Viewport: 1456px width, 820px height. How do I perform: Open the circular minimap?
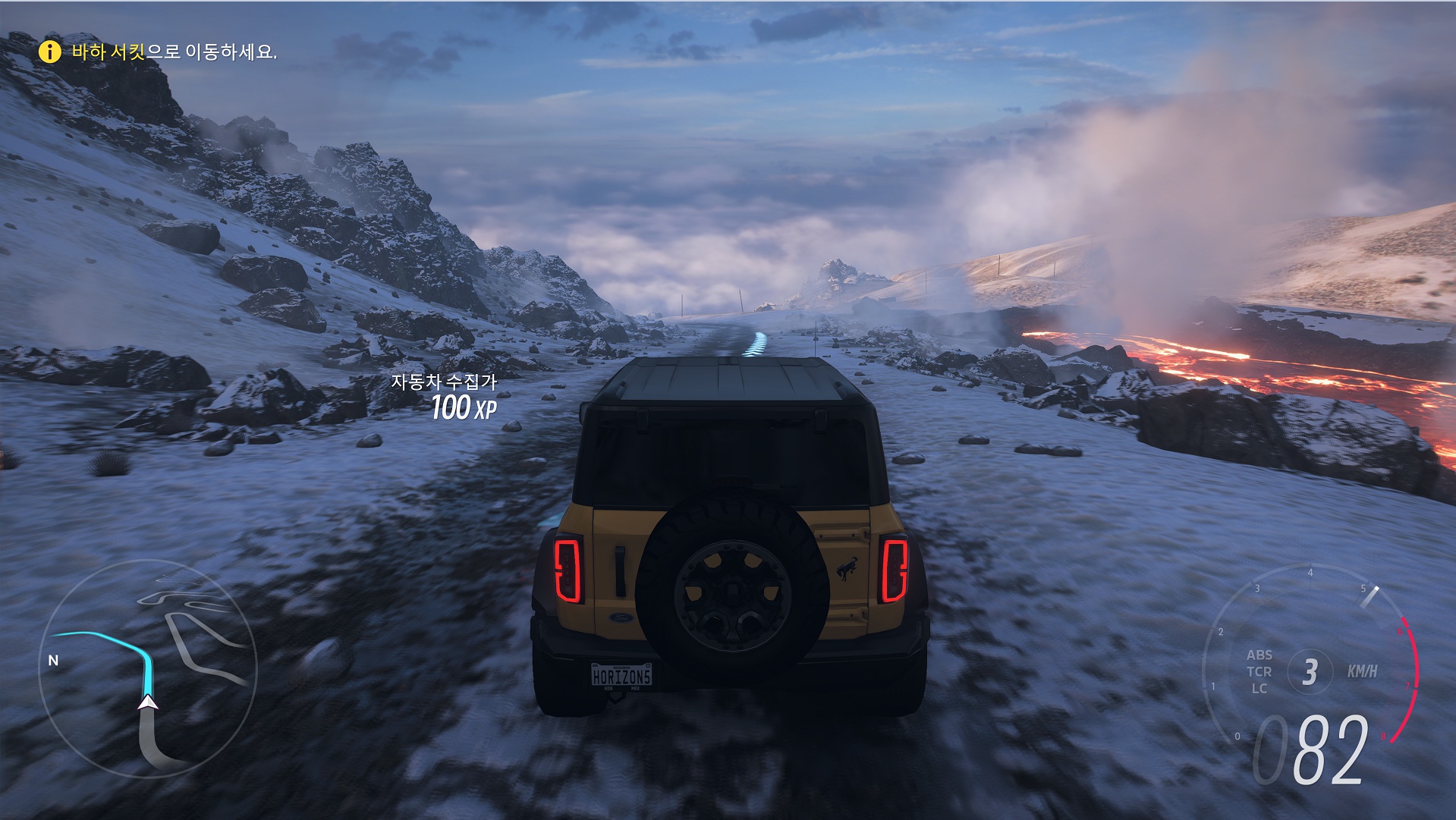coord(148,668)
